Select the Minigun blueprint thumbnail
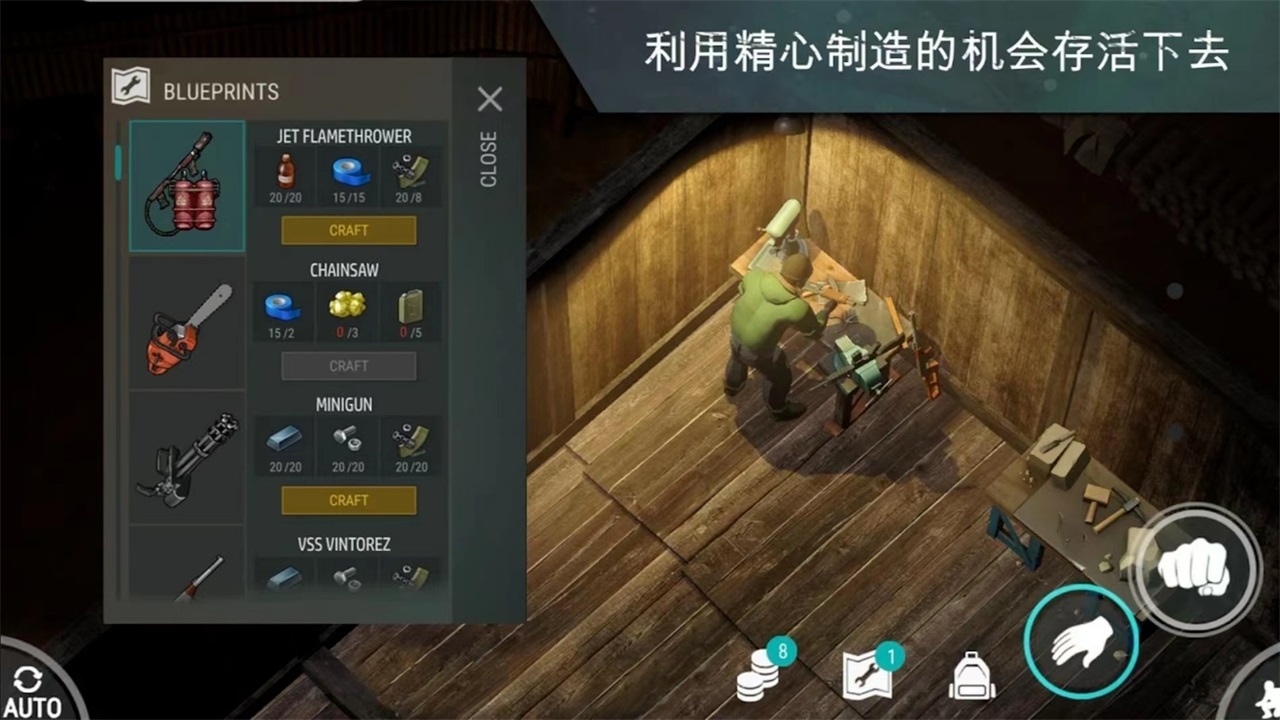Screen dimensions: 1280x720 (186, 457)
